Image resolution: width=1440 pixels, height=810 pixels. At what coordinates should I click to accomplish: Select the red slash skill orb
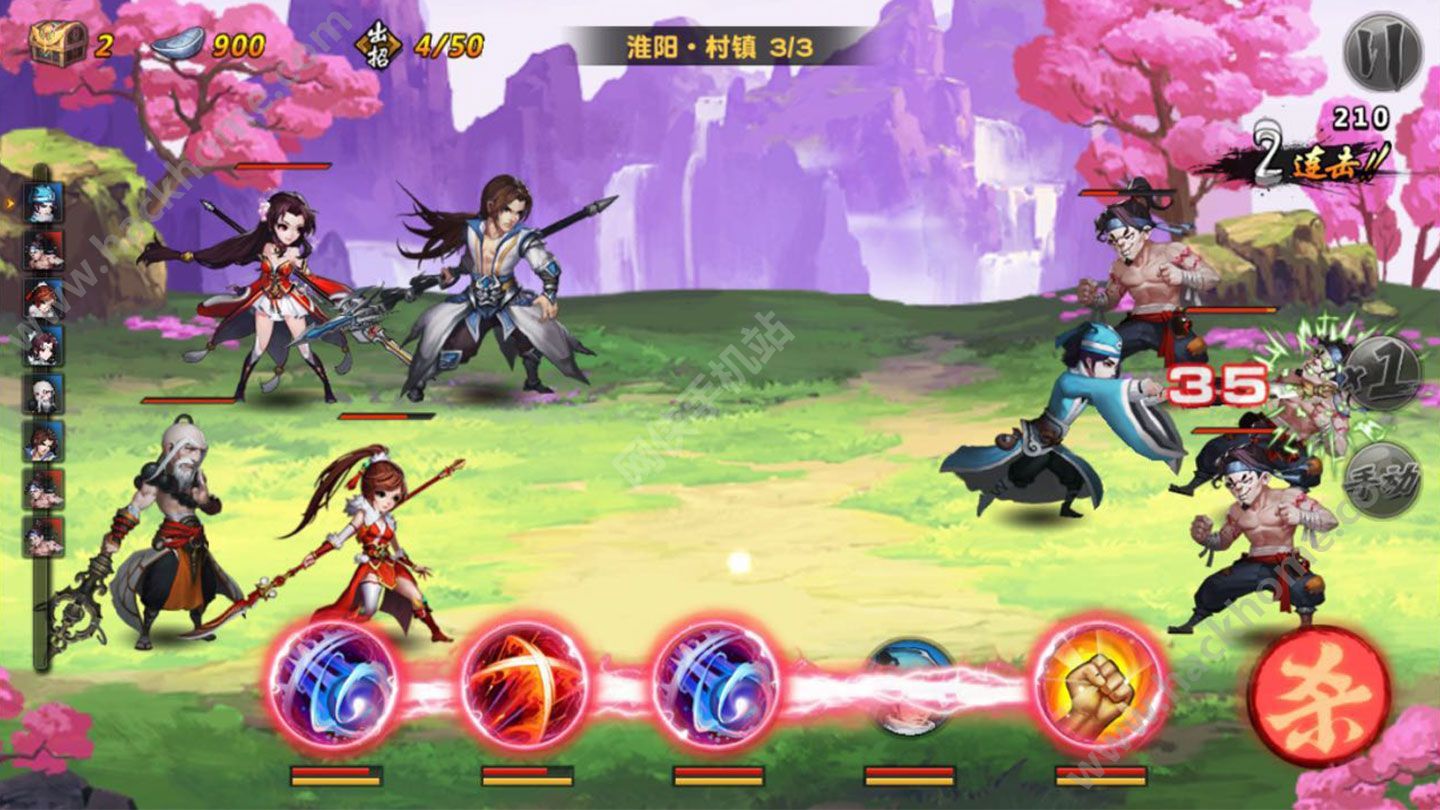(x=525, y=685)
